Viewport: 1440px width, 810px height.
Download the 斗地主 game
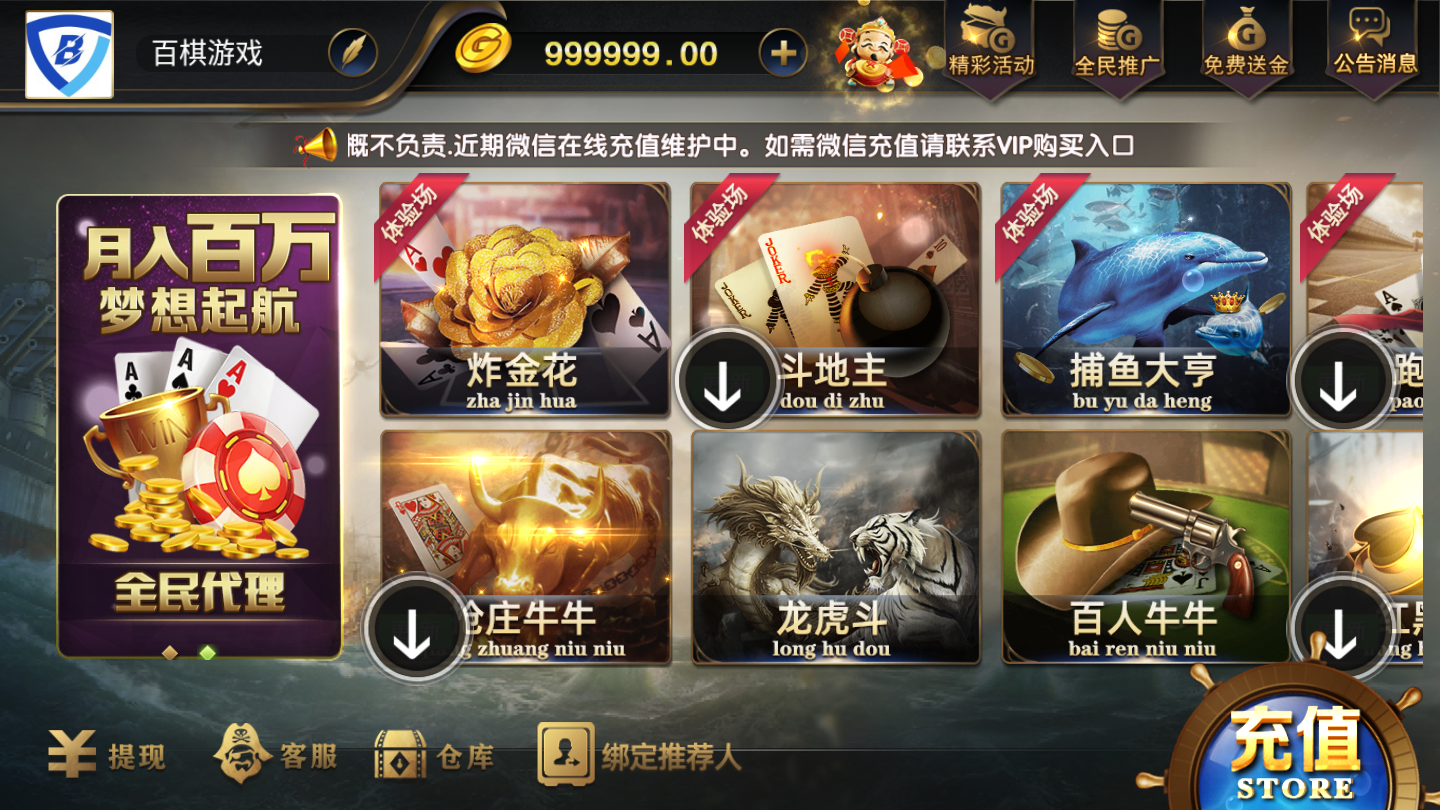(725, 381)
